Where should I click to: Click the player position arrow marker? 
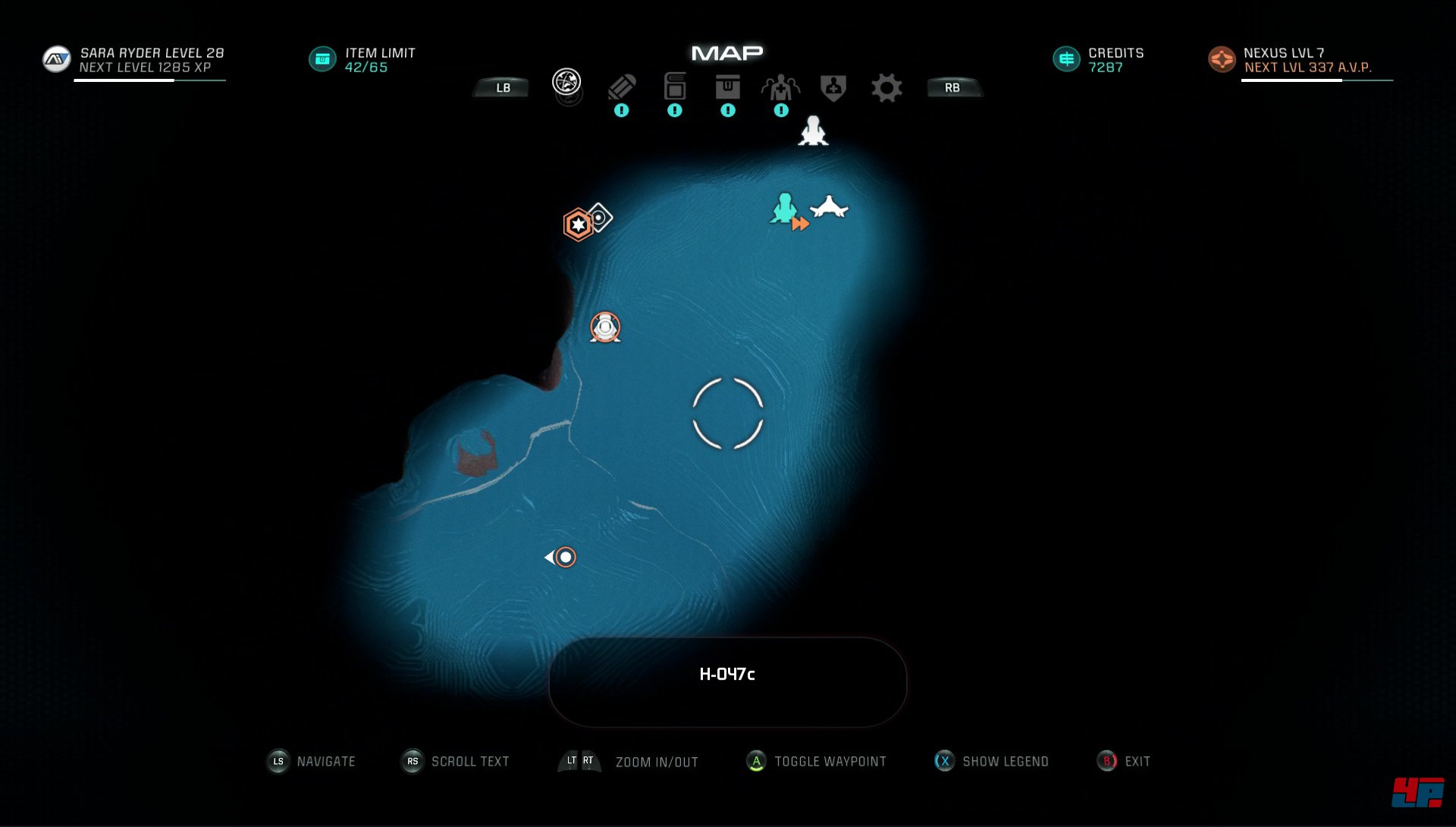(x=563, y=558)
